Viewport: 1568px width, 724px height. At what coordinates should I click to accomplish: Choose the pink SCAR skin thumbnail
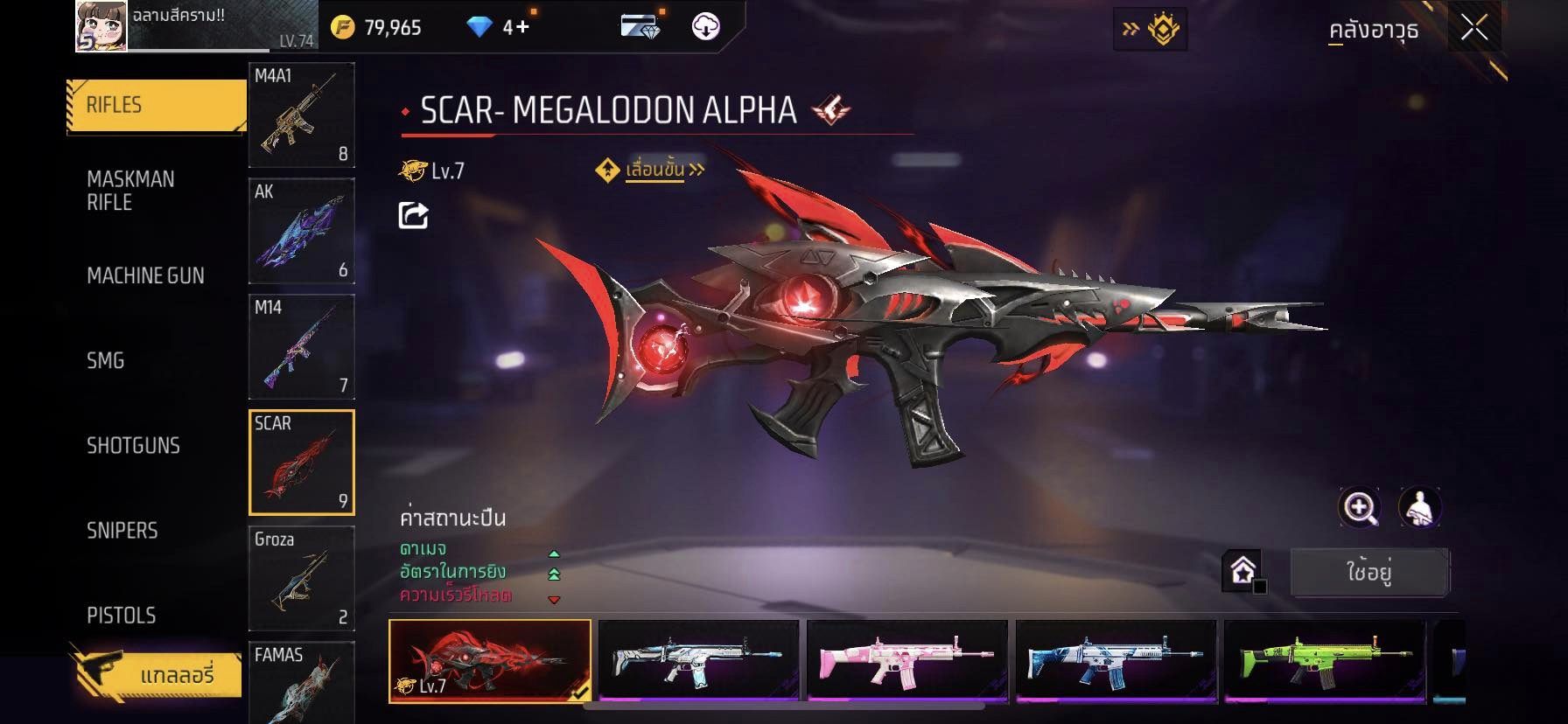pos(906,661)
